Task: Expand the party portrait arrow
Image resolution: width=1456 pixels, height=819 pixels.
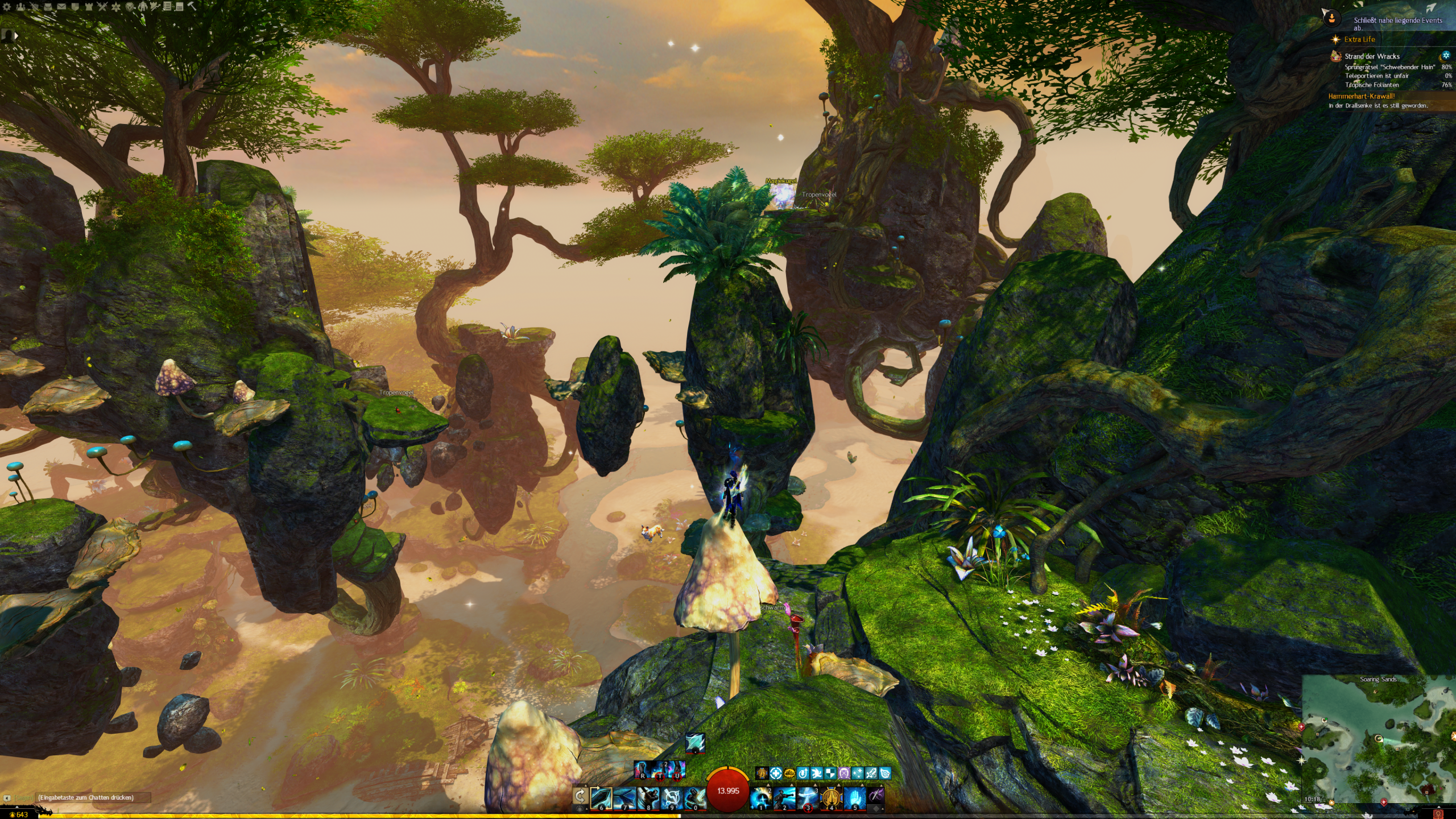Action: click(x=16, y=36)
